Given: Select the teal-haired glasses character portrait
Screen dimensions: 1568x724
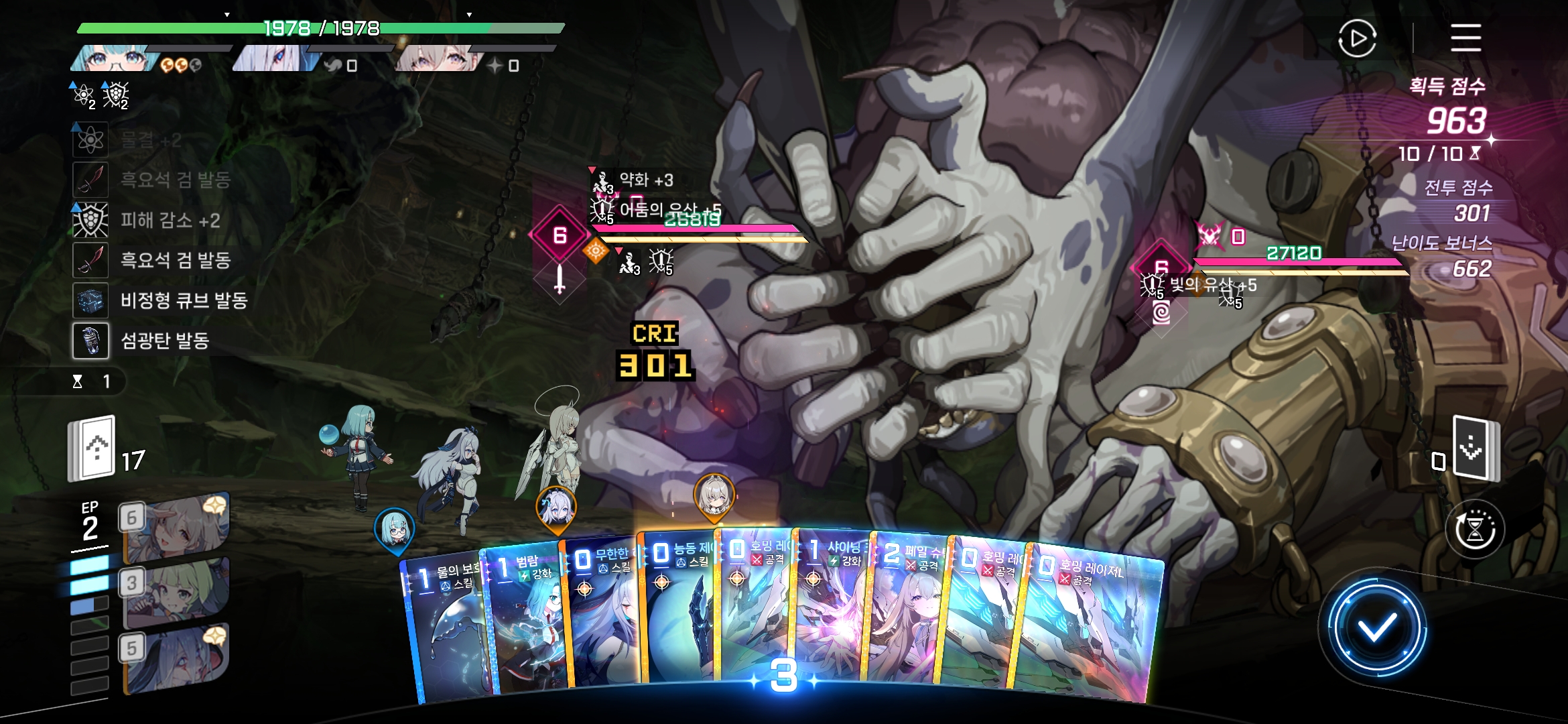Looking at the screenshot, I should [x=114, y=59].
